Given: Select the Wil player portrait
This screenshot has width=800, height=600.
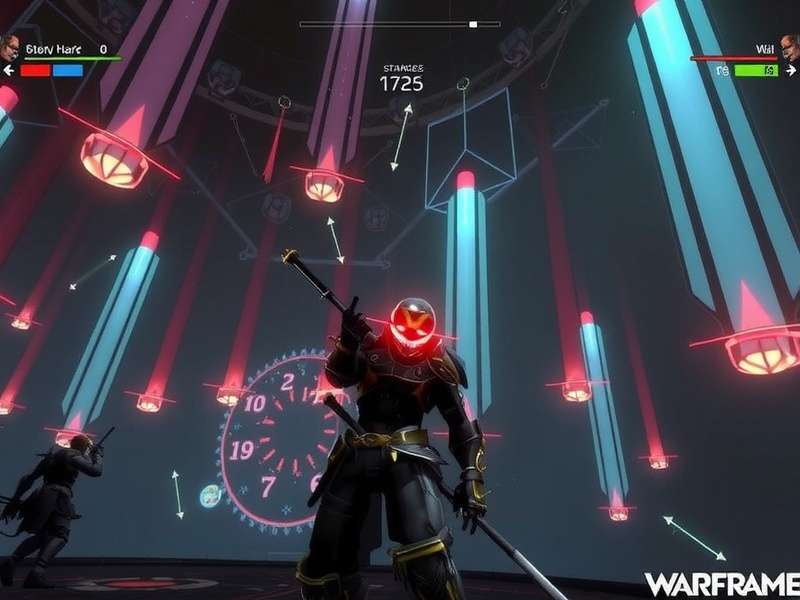Looking at the screenshot, I should click(x=789, y=48).
